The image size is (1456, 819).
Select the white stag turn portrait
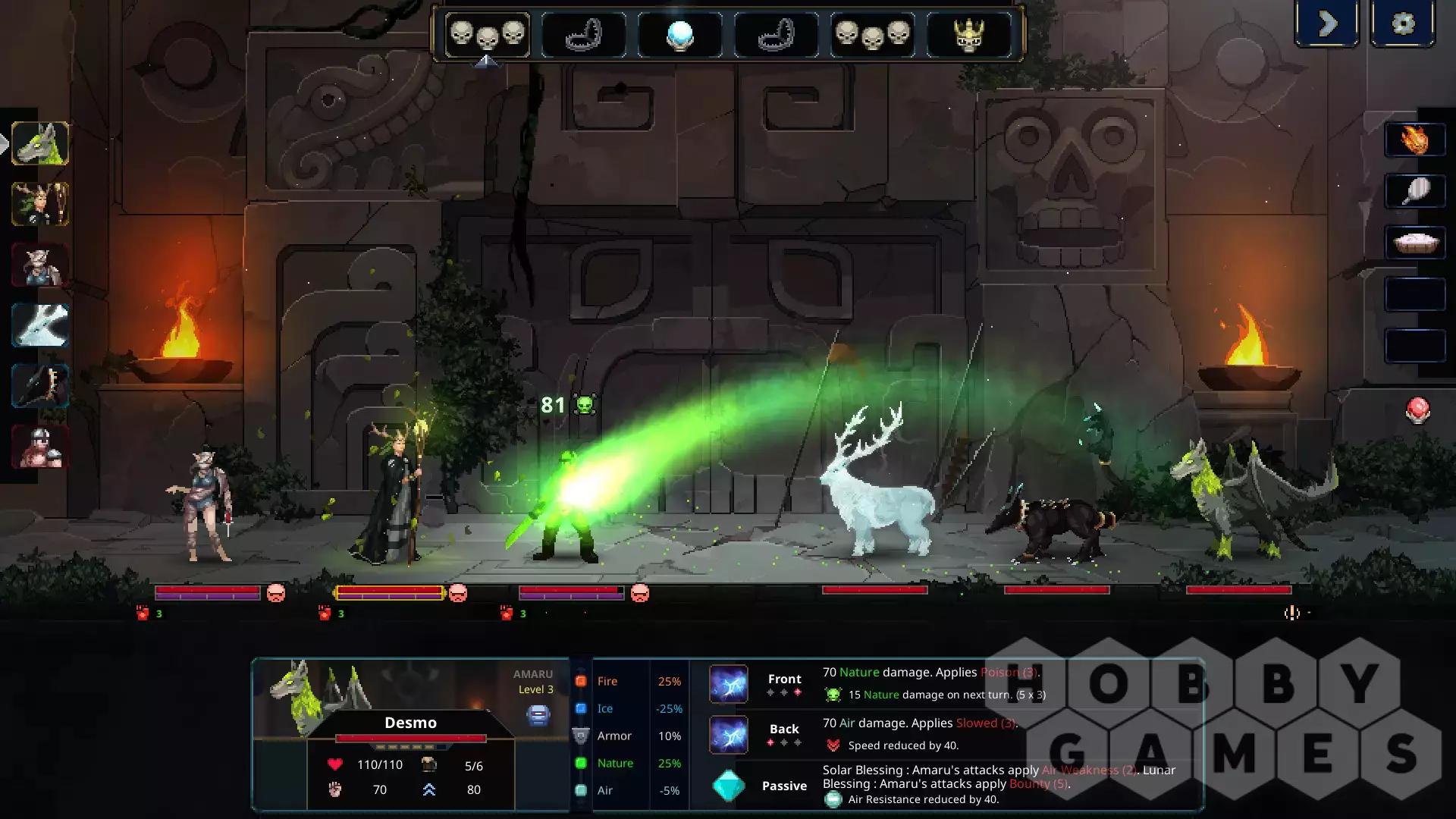click(x=40, y=325)
